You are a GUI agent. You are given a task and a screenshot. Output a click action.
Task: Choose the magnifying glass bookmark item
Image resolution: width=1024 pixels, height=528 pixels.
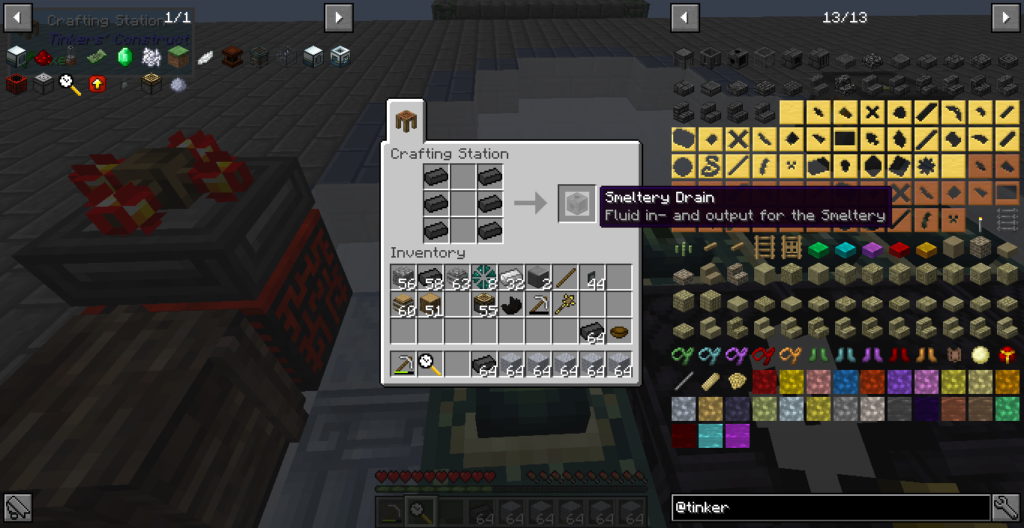(70, 84)
